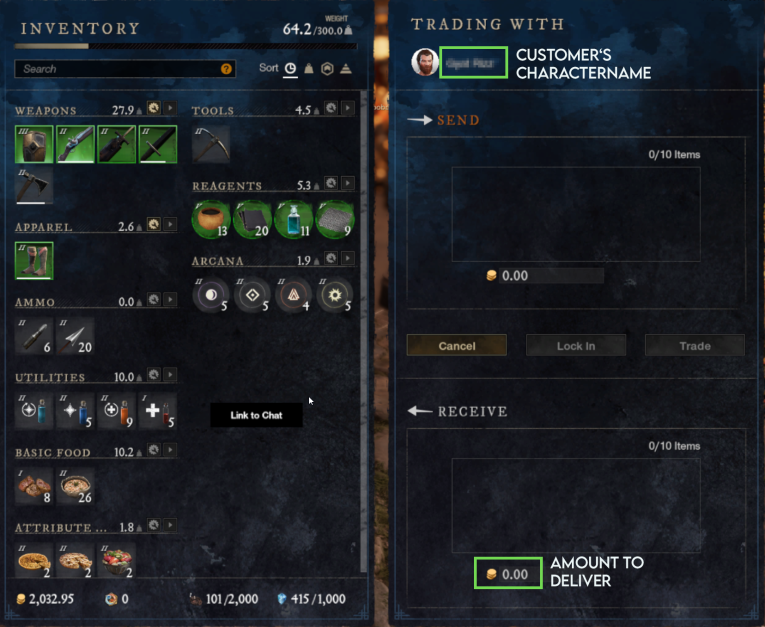This screenshot has width=765, height=627.
Task: Confirm with the Trade button
Action: [694, 346]
